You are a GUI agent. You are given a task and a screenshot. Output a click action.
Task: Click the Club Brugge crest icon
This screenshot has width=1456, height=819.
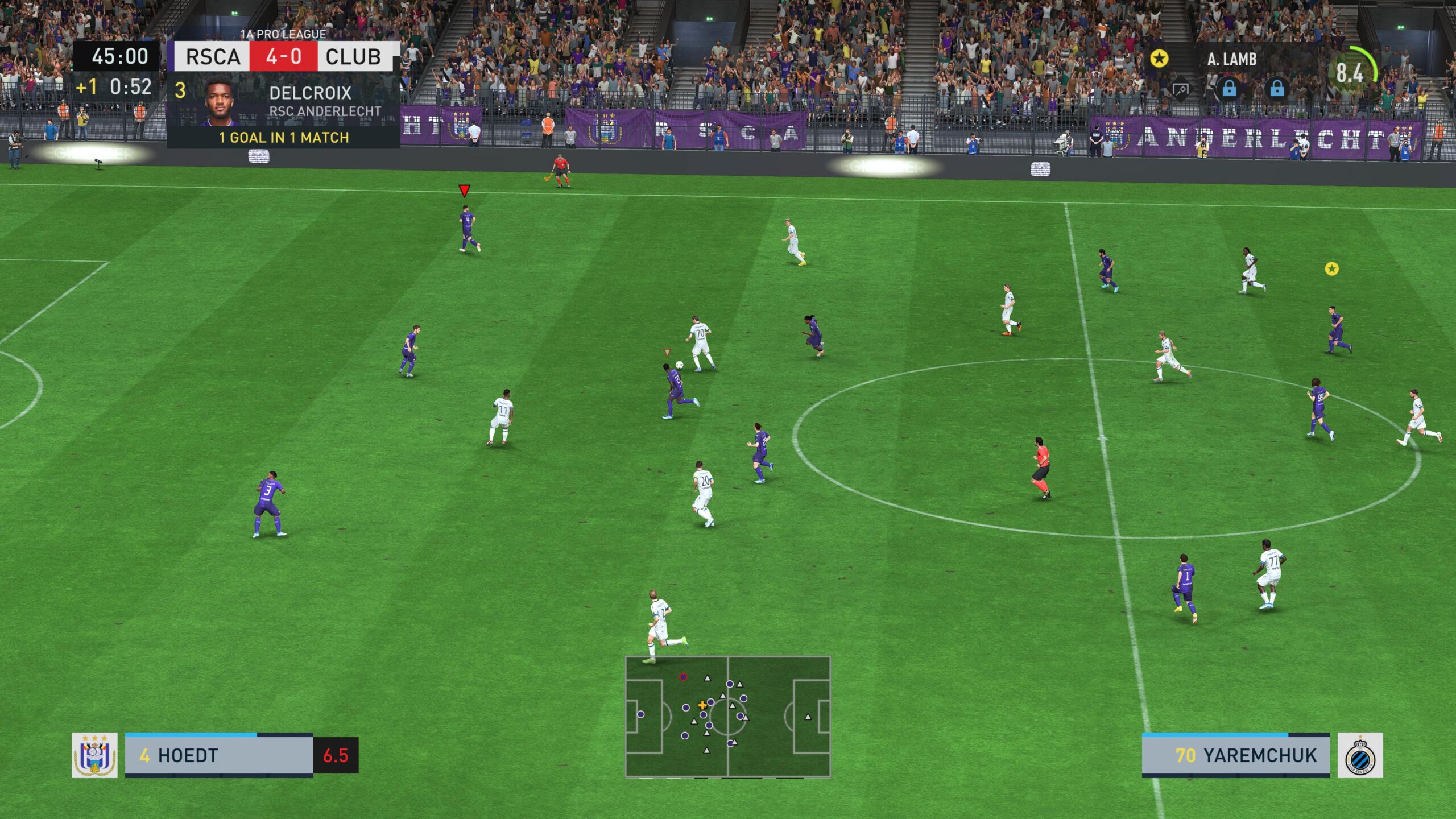[1360, 755]
